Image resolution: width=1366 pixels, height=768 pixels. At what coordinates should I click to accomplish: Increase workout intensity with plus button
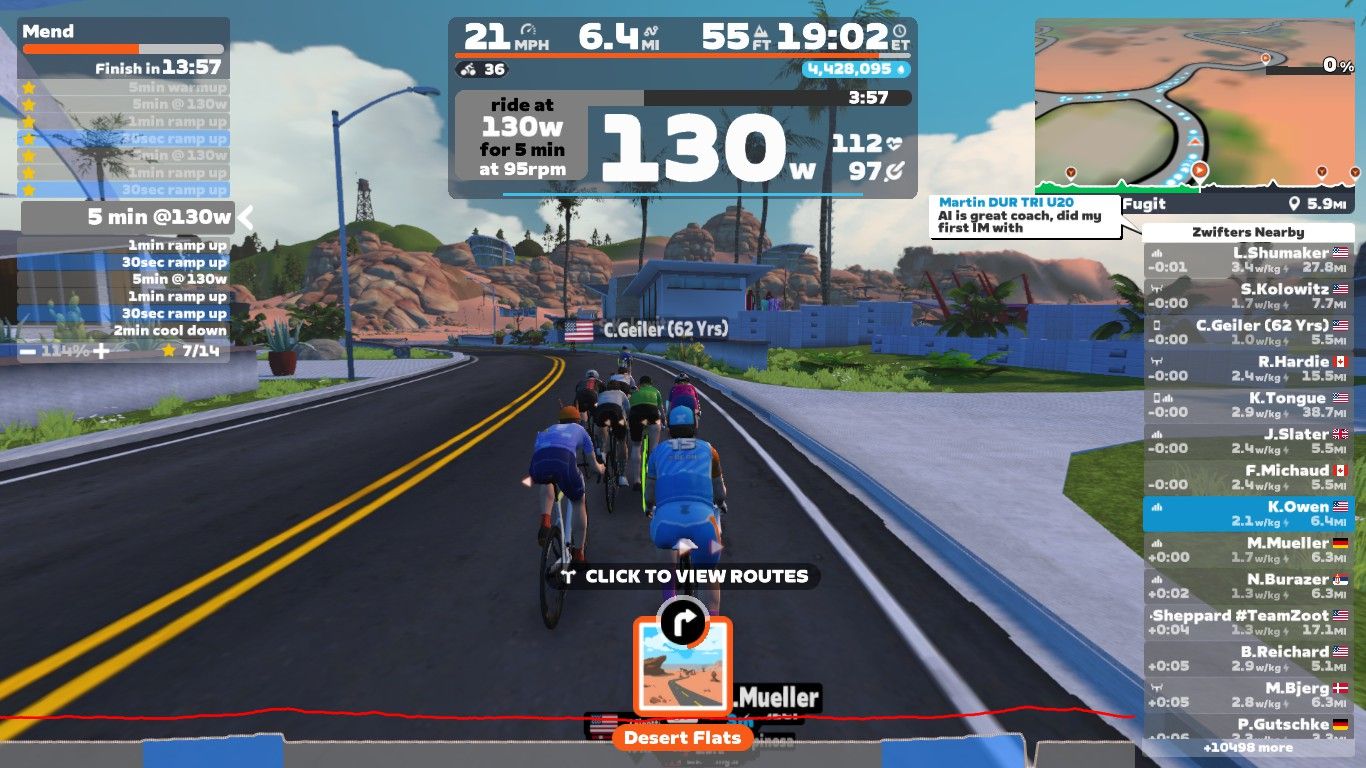click(x=101, y=351)
